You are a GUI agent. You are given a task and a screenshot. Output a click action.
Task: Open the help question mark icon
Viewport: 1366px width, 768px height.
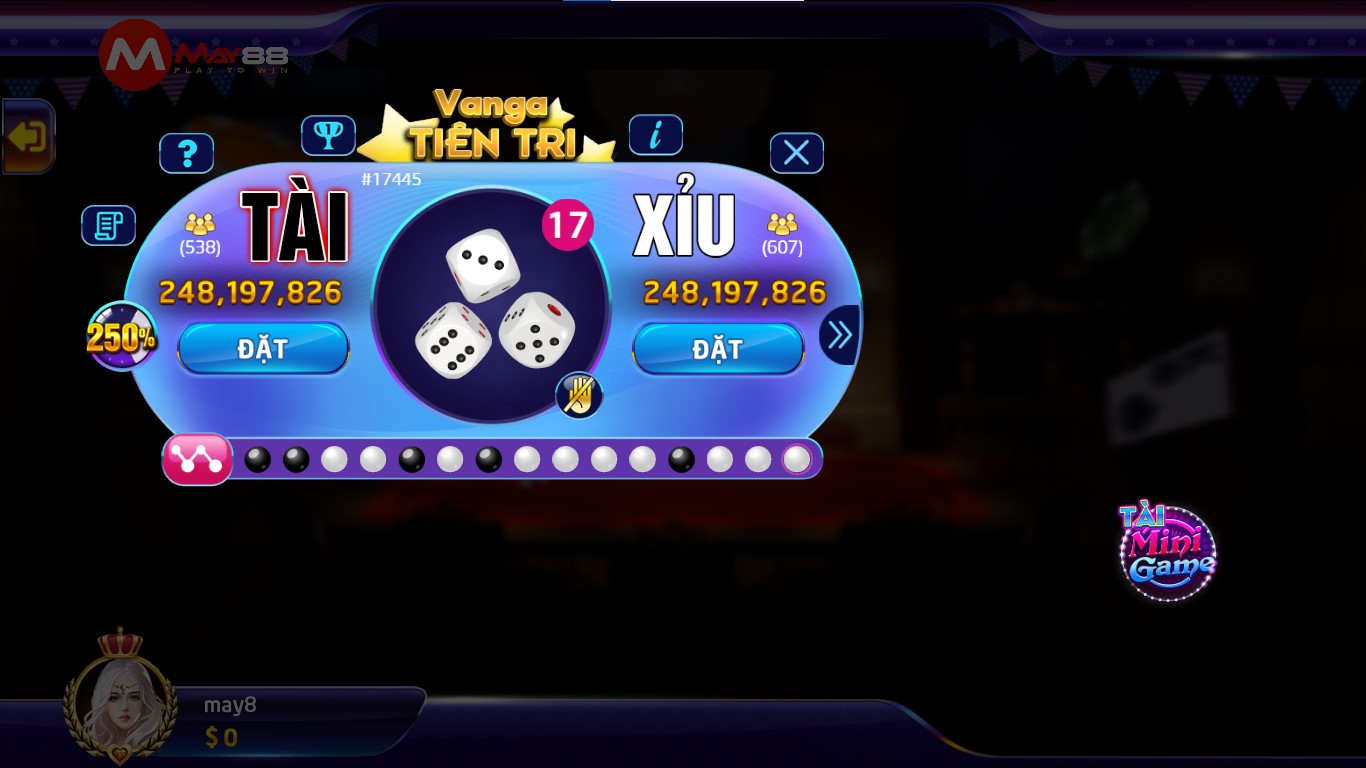(x=187, y=153)
